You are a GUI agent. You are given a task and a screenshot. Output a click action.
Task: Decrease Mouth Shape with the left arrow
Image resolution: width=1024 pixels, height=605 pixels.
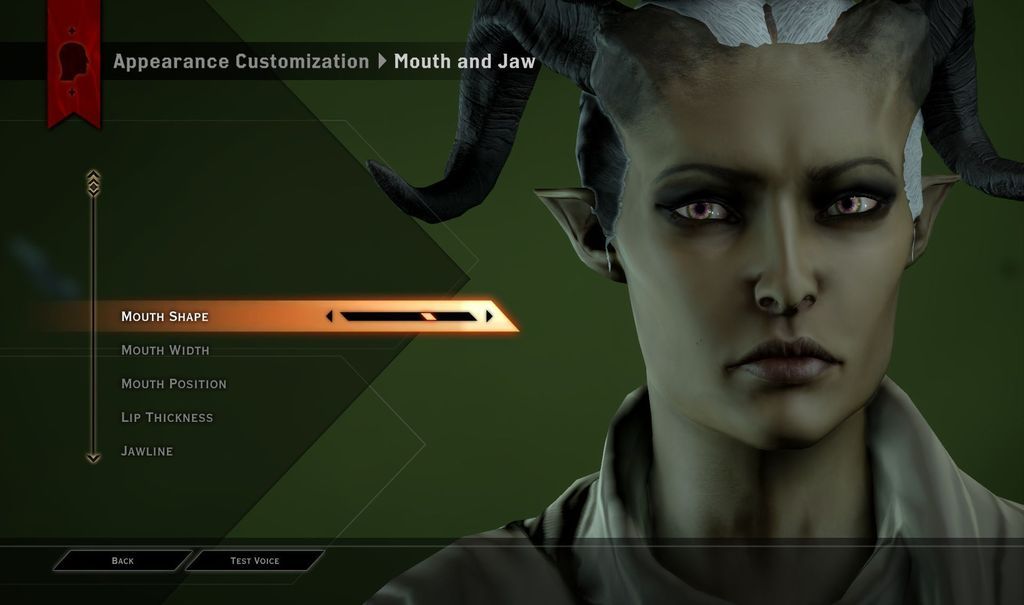click(330, 316)
